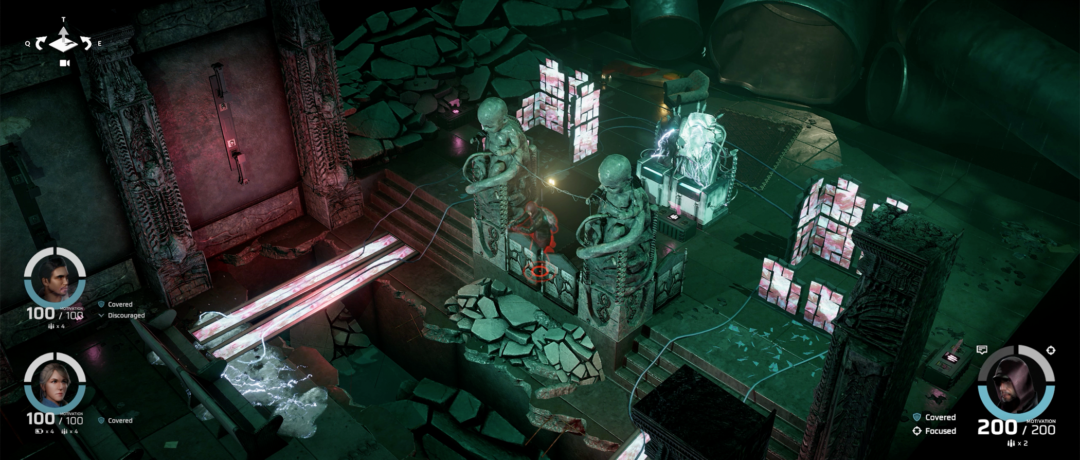Open the speech bubble icon by hooded portrait
This screenshot has height=460, width=1080.
982,350
